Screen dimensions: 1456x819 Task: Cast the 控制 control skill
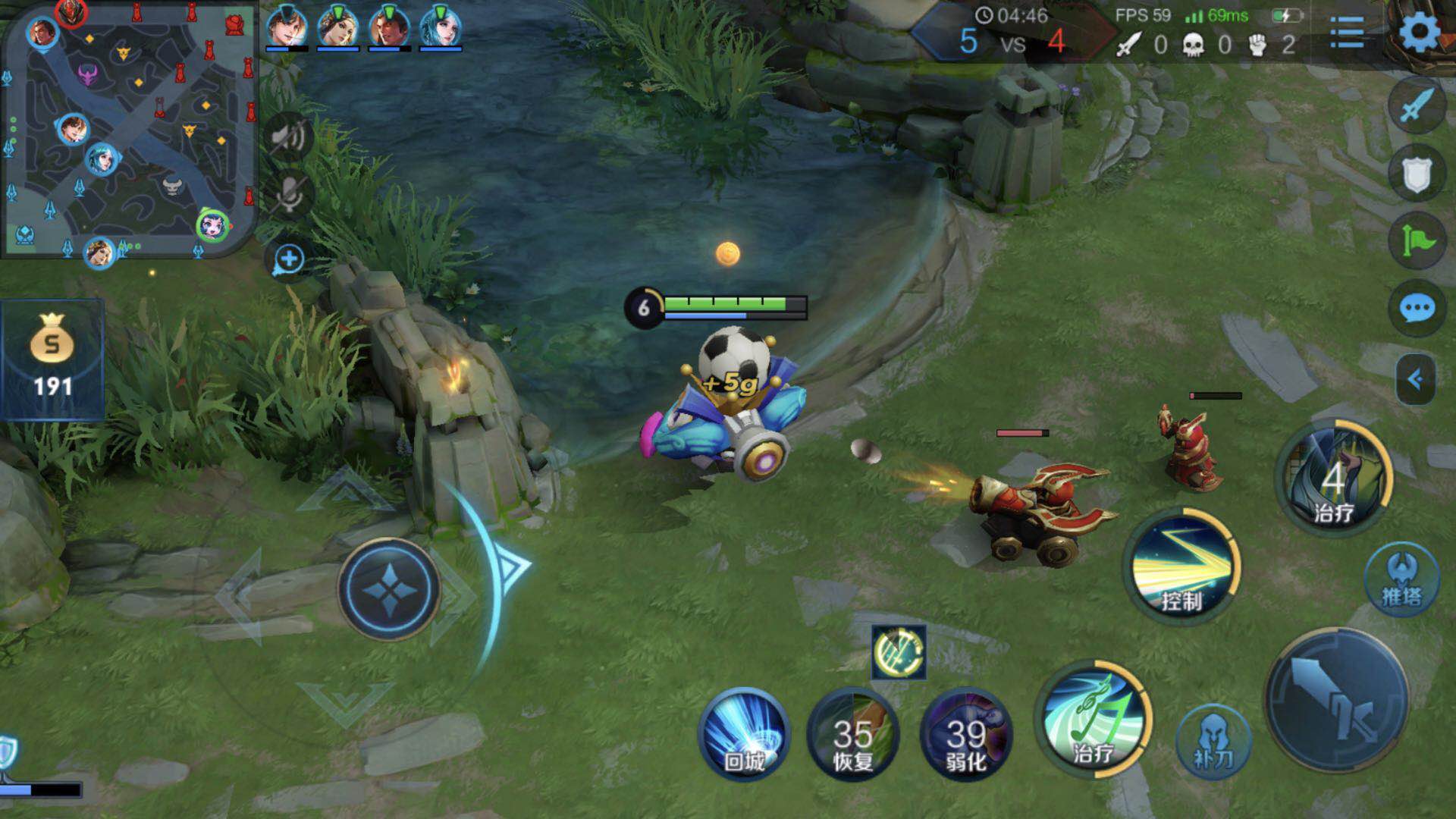point(1181,569)
